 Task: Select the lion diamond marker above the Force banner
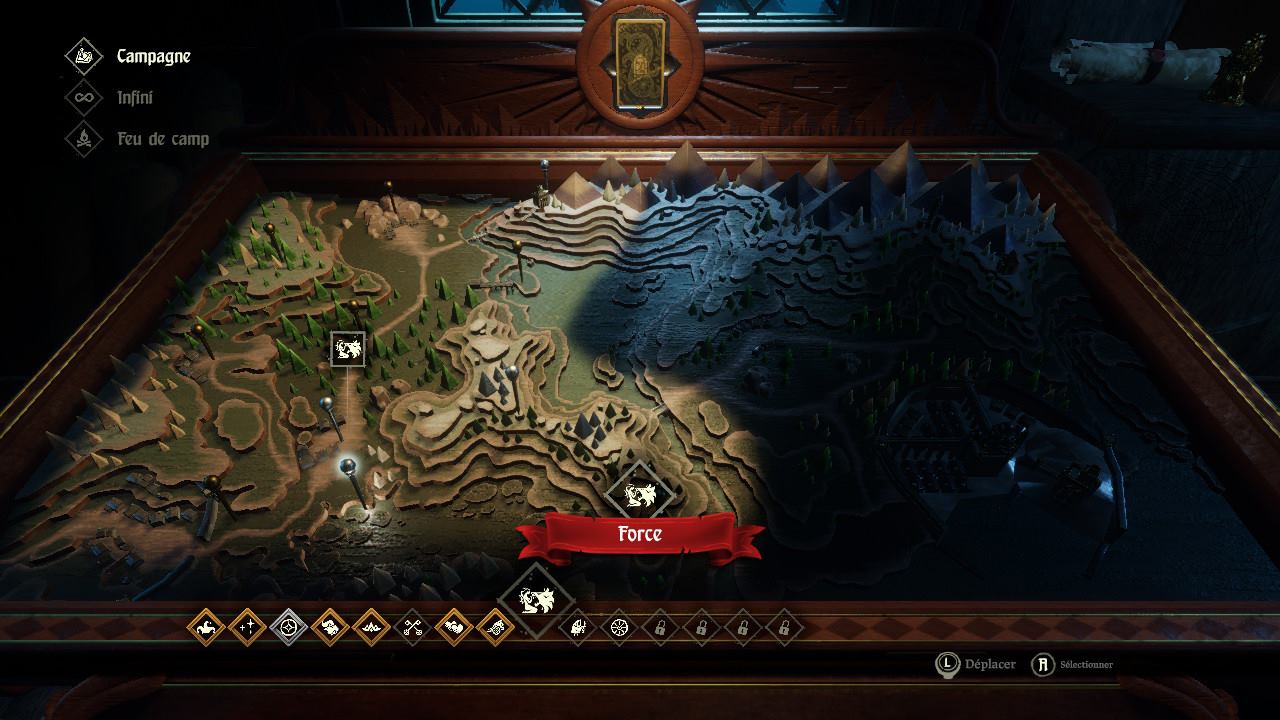tap(638, 492)
